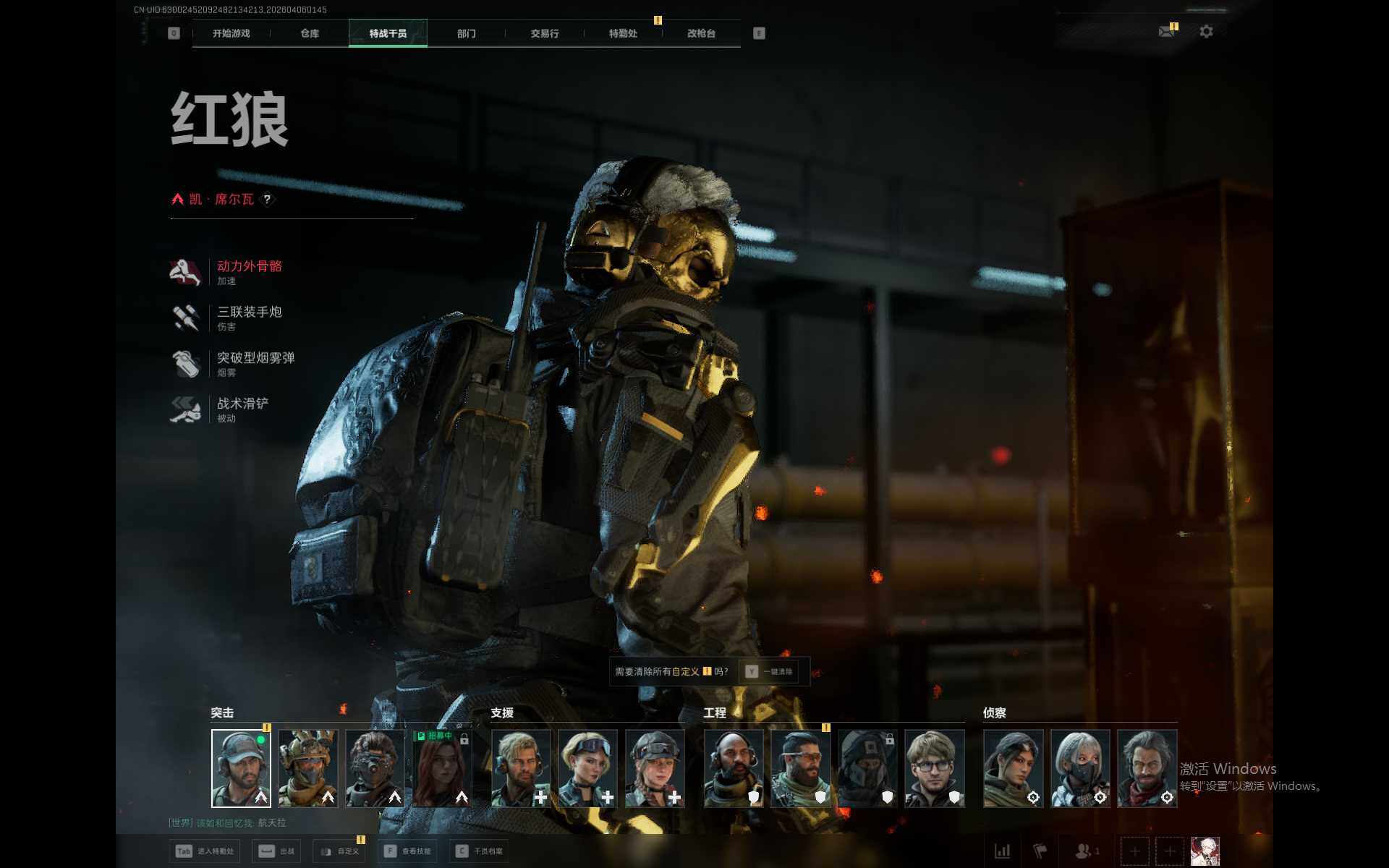Click the 一键清除 clear-all button

click(x=770, y=671)
